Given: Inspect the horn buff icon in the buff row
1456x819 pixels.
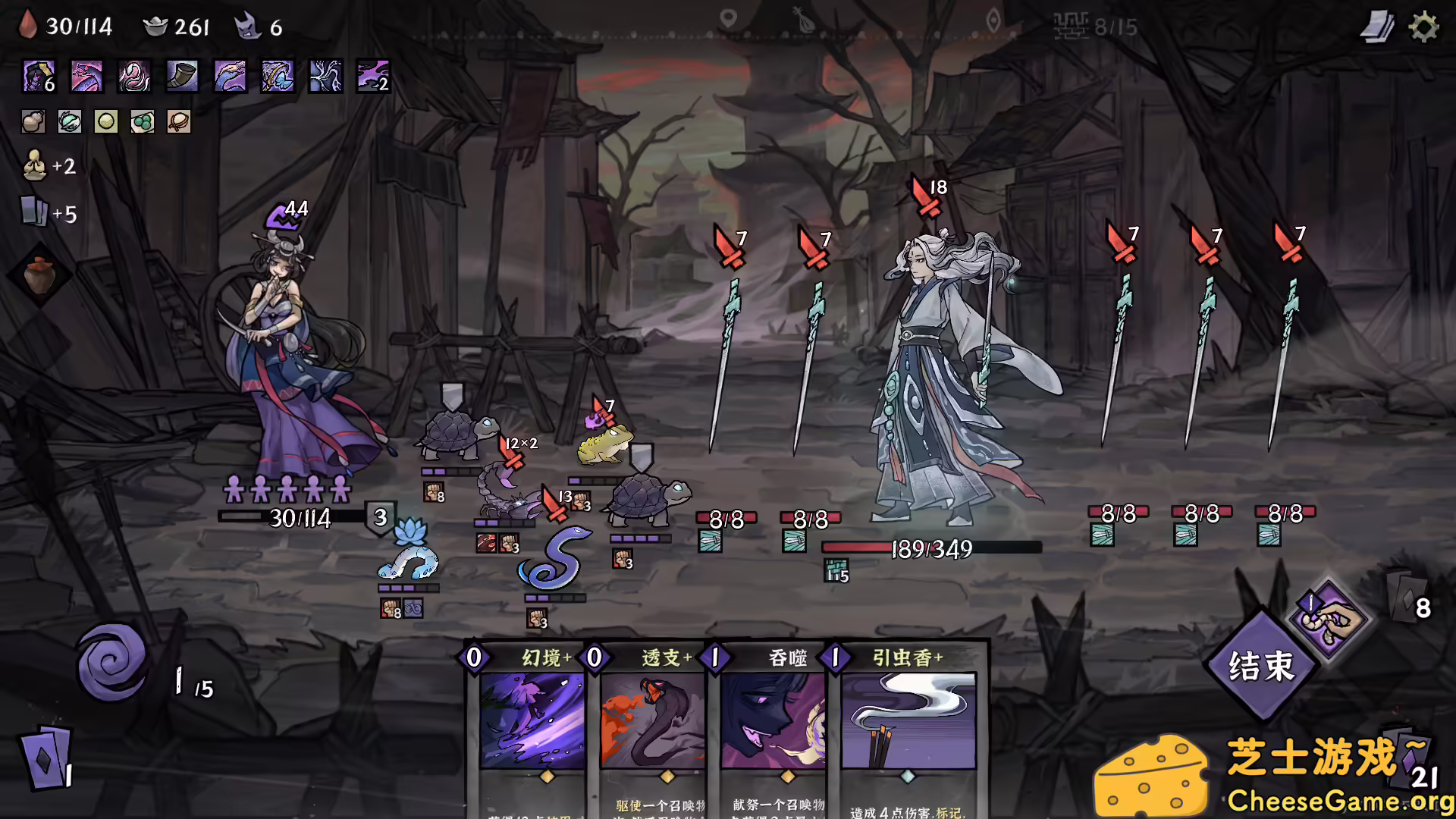Looking at the screenshot, I should (x=180, y=76).
